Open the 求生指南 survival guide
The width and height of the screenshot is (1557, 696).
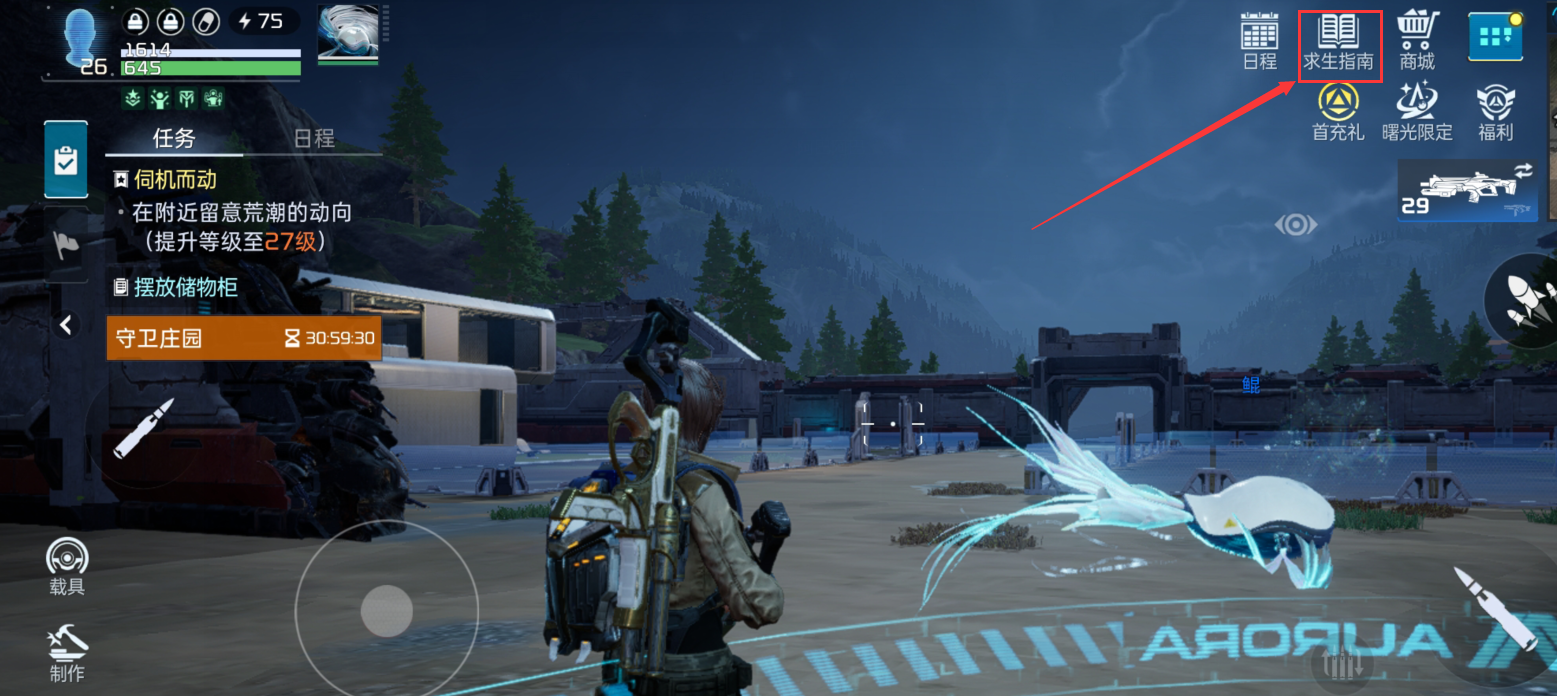(1339, 45)
